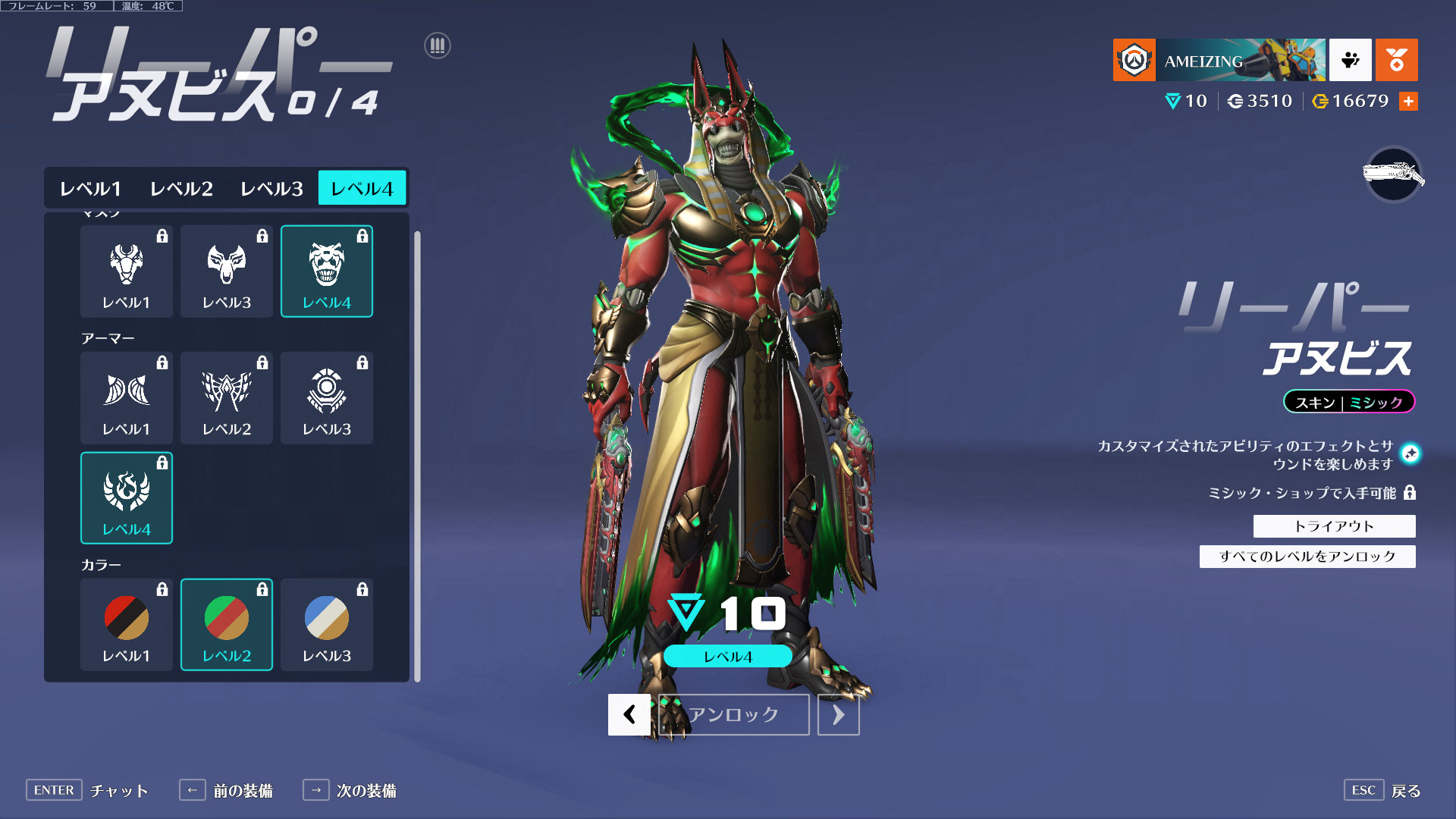This screenshot has width=1456, height=819.
Task: Click すべてのレベルをアンロック button
Action: point(1307,557)
